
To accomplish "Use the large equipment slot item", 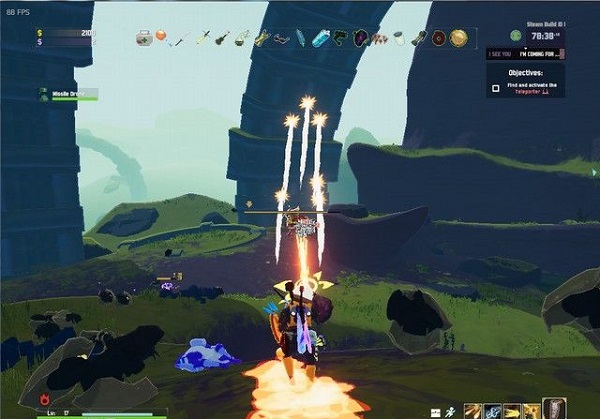I will (x=553, y=409).
